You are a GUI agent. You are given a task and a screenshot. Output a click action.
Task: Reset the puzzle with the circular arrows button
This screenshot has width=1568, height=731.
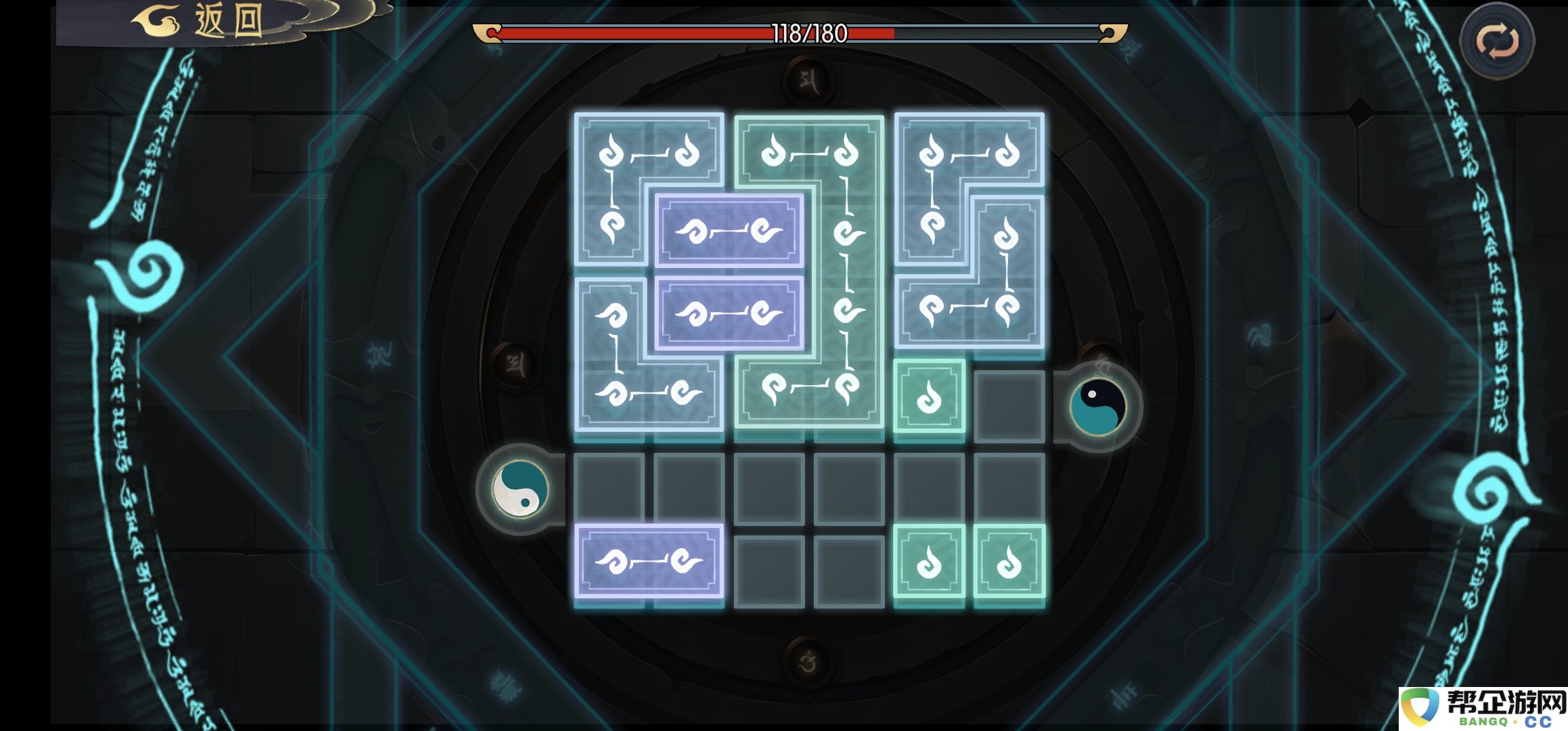(1497, 41)
